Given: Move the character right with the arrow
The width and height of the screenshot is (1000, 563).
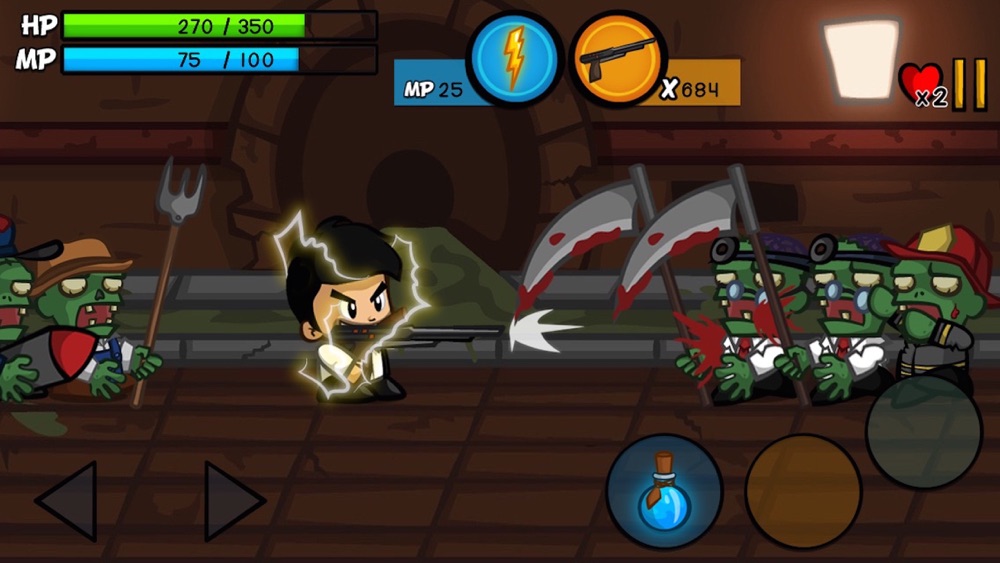Looking at the screenshot, I should coord(234,500).
